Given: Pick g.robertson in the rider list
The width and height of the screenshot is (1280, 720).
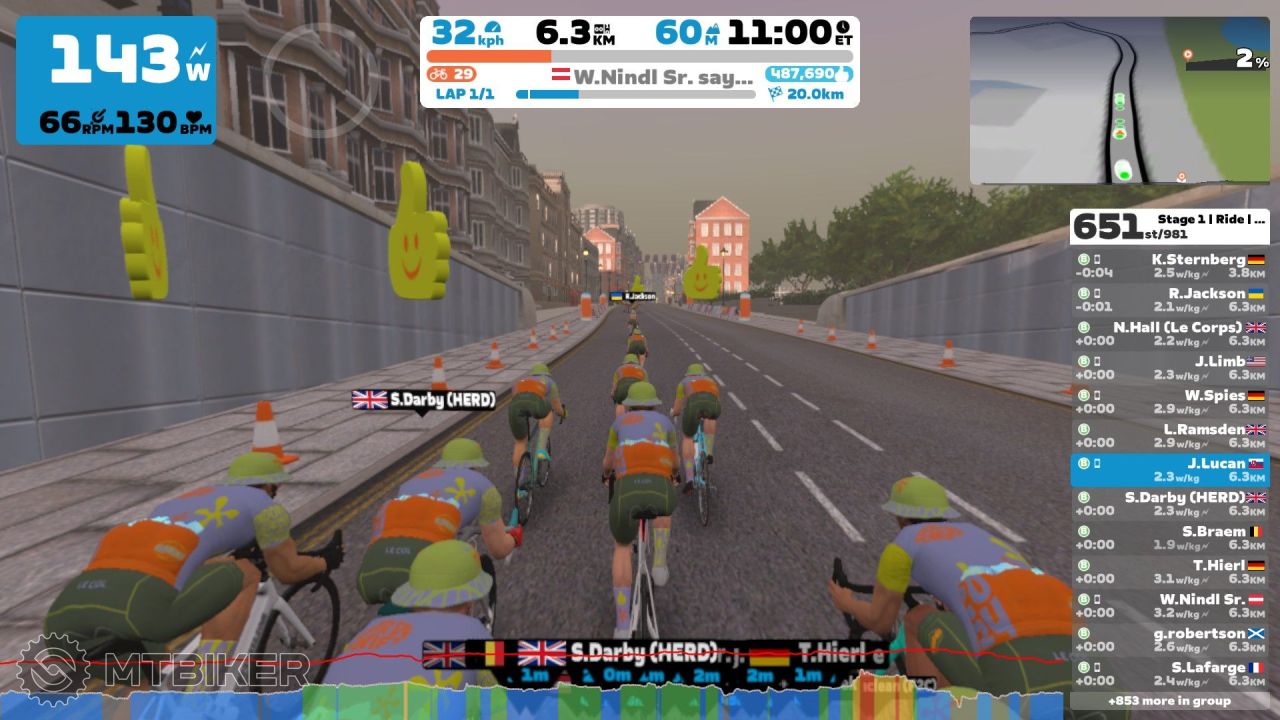Looking at the screenshot, I should click(x=1169, y=640).
